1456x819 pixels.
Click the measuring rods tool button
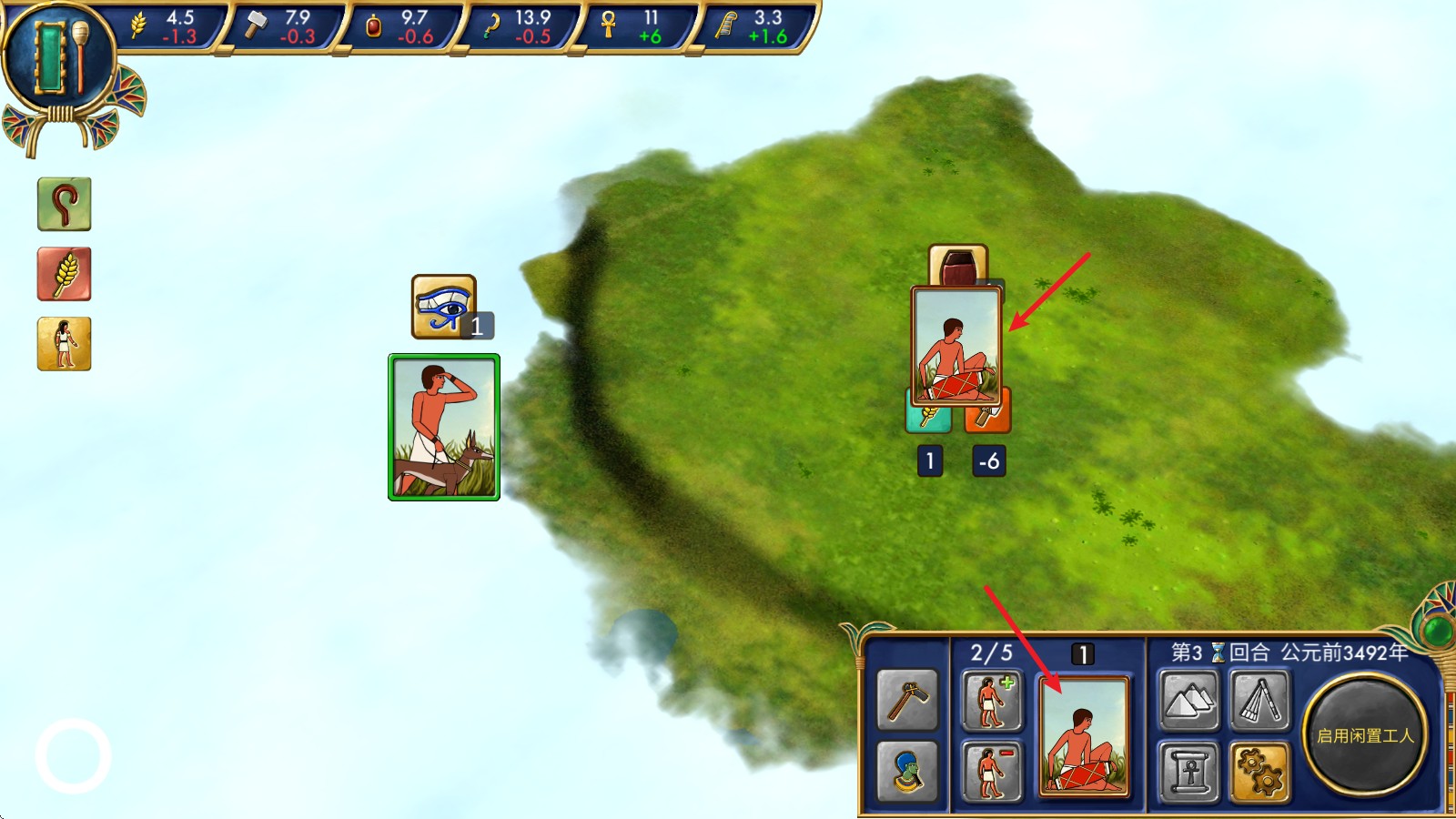(1260, 701)
